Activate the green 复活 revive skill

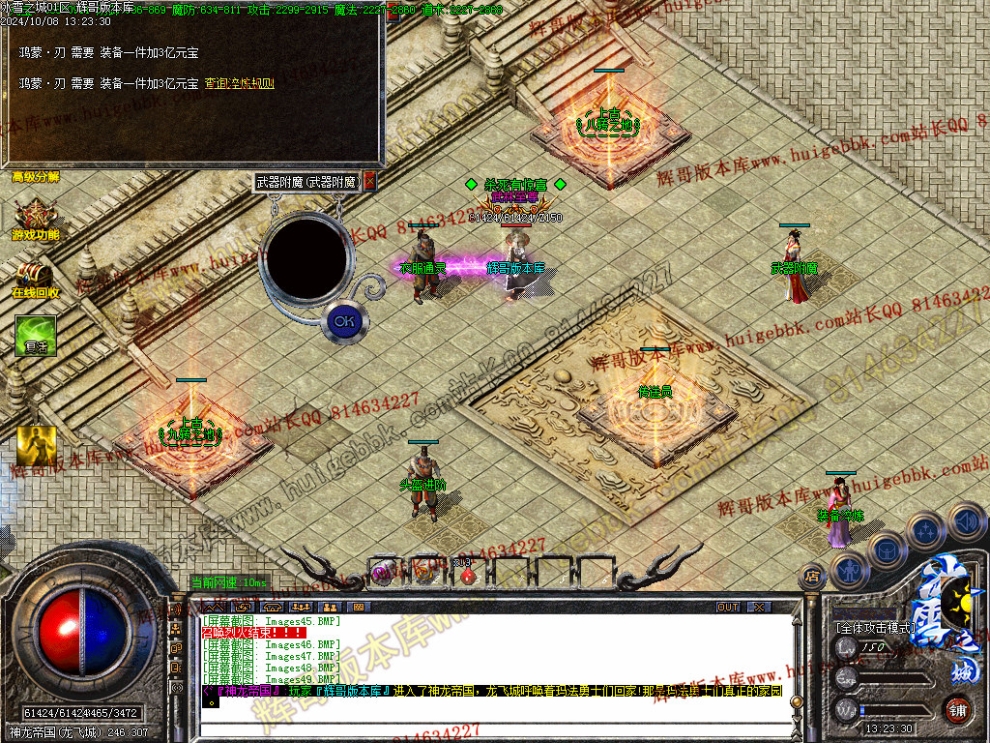(35, 335)
